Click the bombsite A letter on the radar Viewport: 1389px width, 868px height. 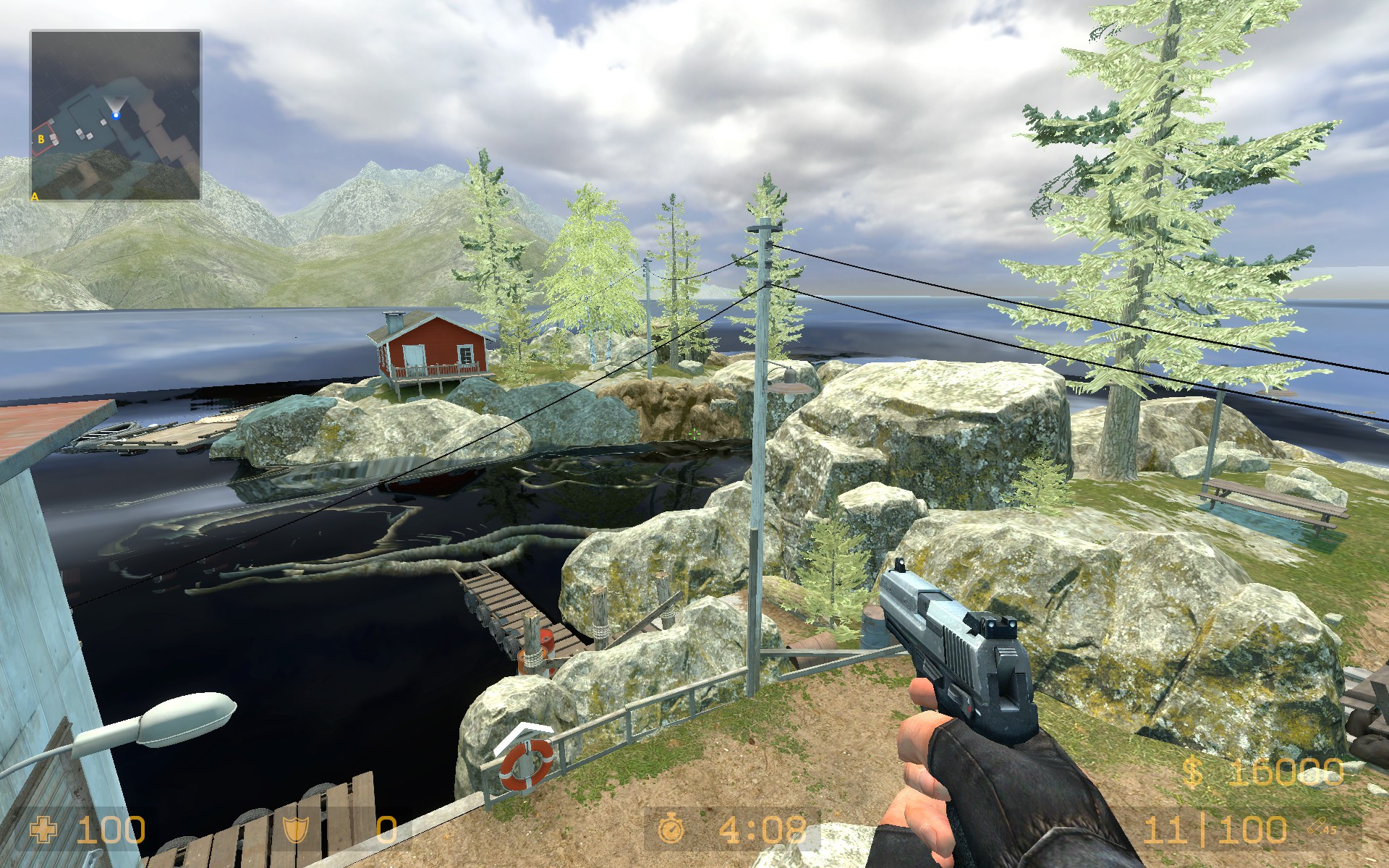tap(35, 197)
